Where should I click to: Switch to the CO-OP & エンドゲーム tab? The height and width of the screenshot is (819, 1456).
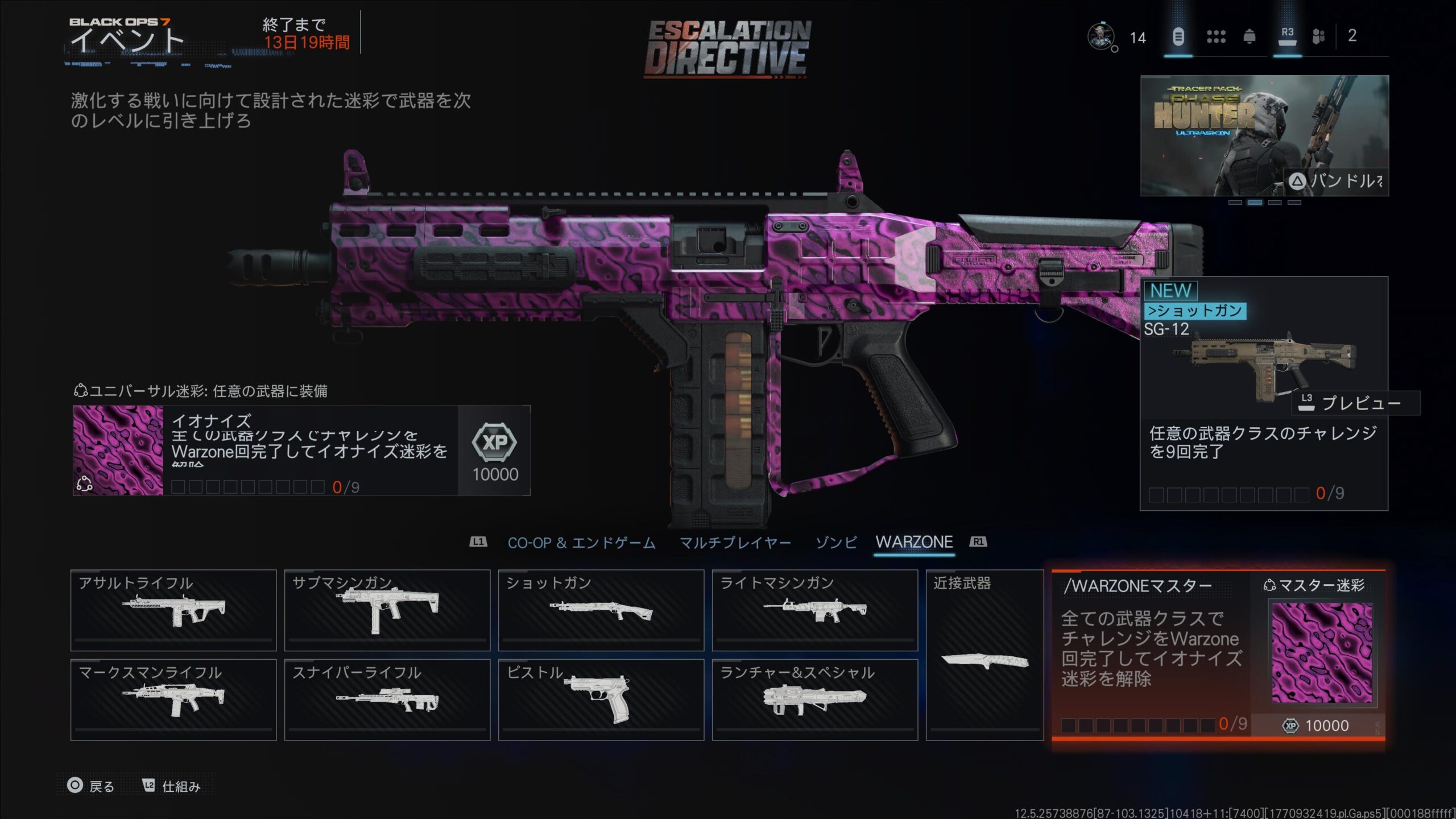[x=581, y=543]
